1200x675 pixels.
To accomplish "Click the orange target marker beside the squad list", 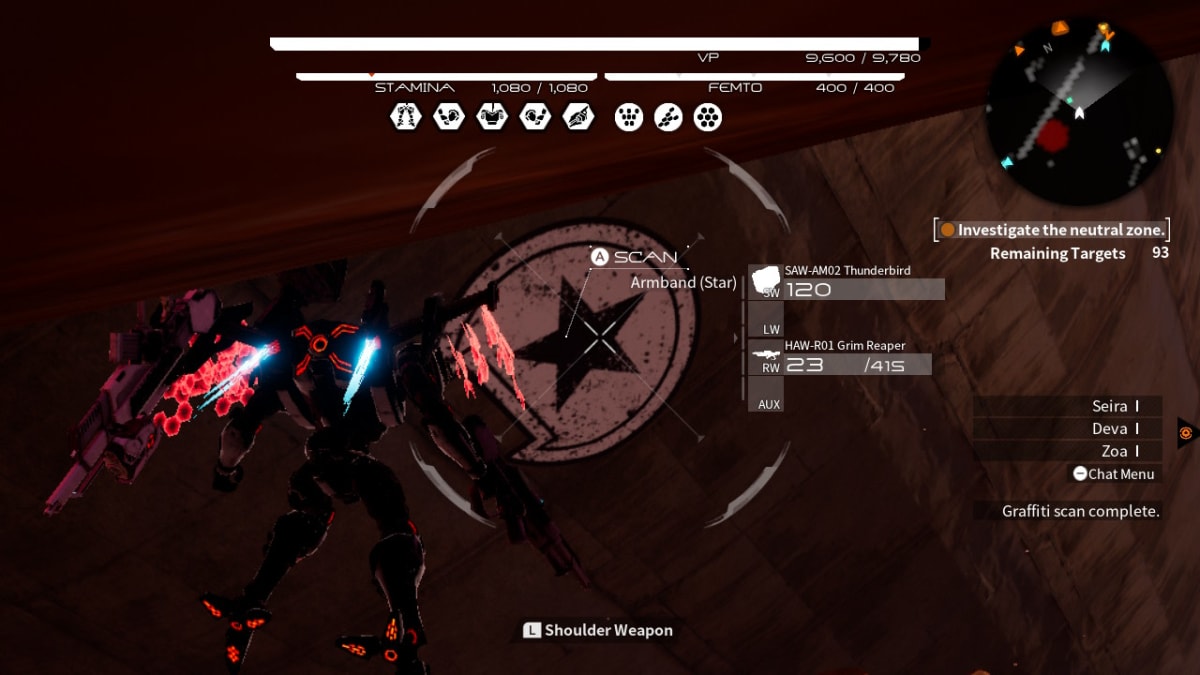I will 1186,432.
